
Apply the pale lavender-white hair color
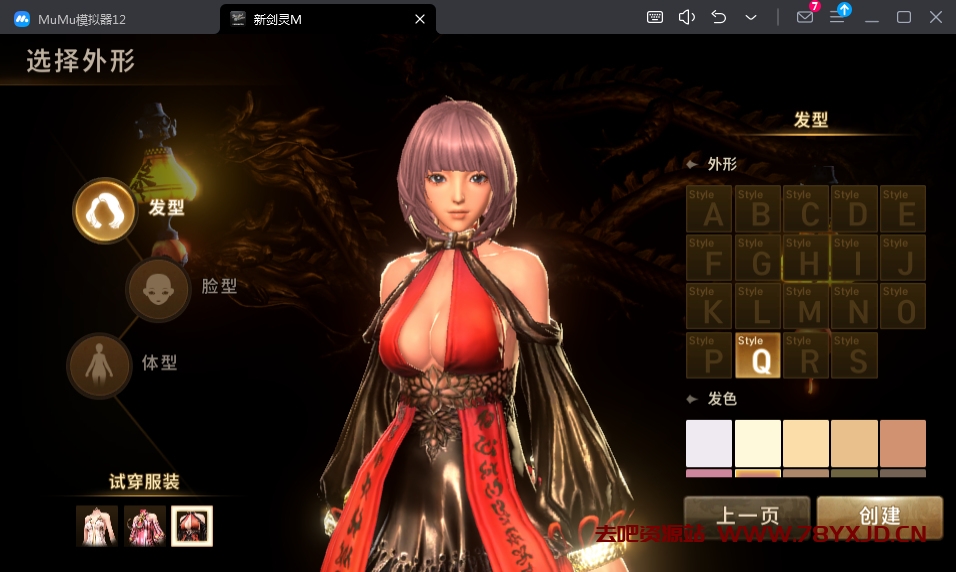(x=709, y=443)
